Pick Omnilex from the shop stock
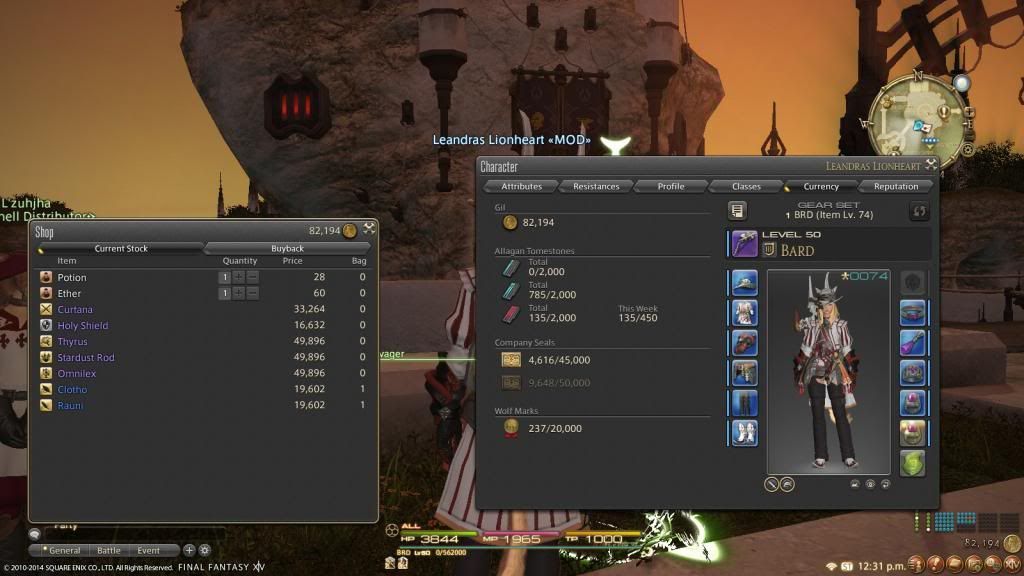Screen dimensions: 1024x576 pos(77,373)
